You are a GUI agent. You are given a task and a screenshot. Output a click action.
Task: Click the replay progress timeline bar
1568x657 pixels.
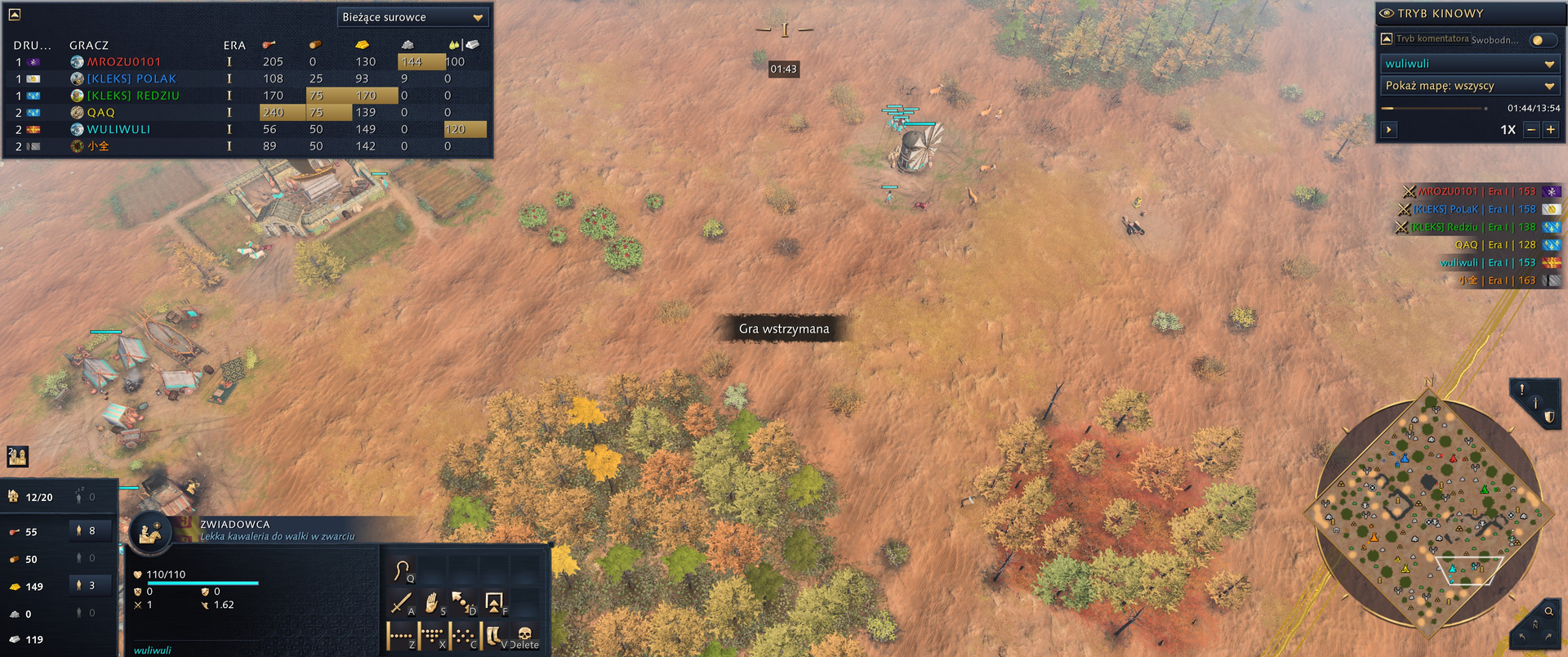coord(1433,108)
